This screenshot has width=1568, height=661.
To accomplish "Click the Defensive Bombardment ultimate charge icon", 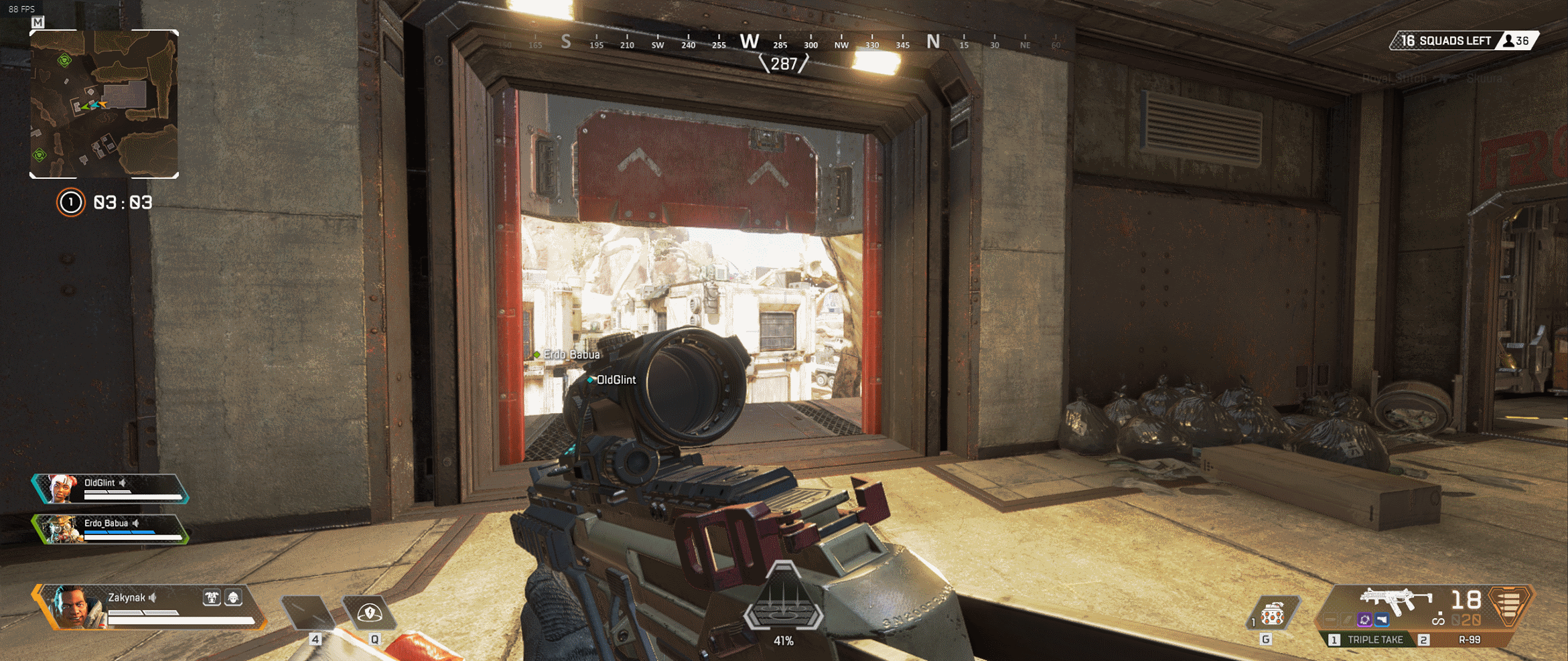I will point(783,601).
